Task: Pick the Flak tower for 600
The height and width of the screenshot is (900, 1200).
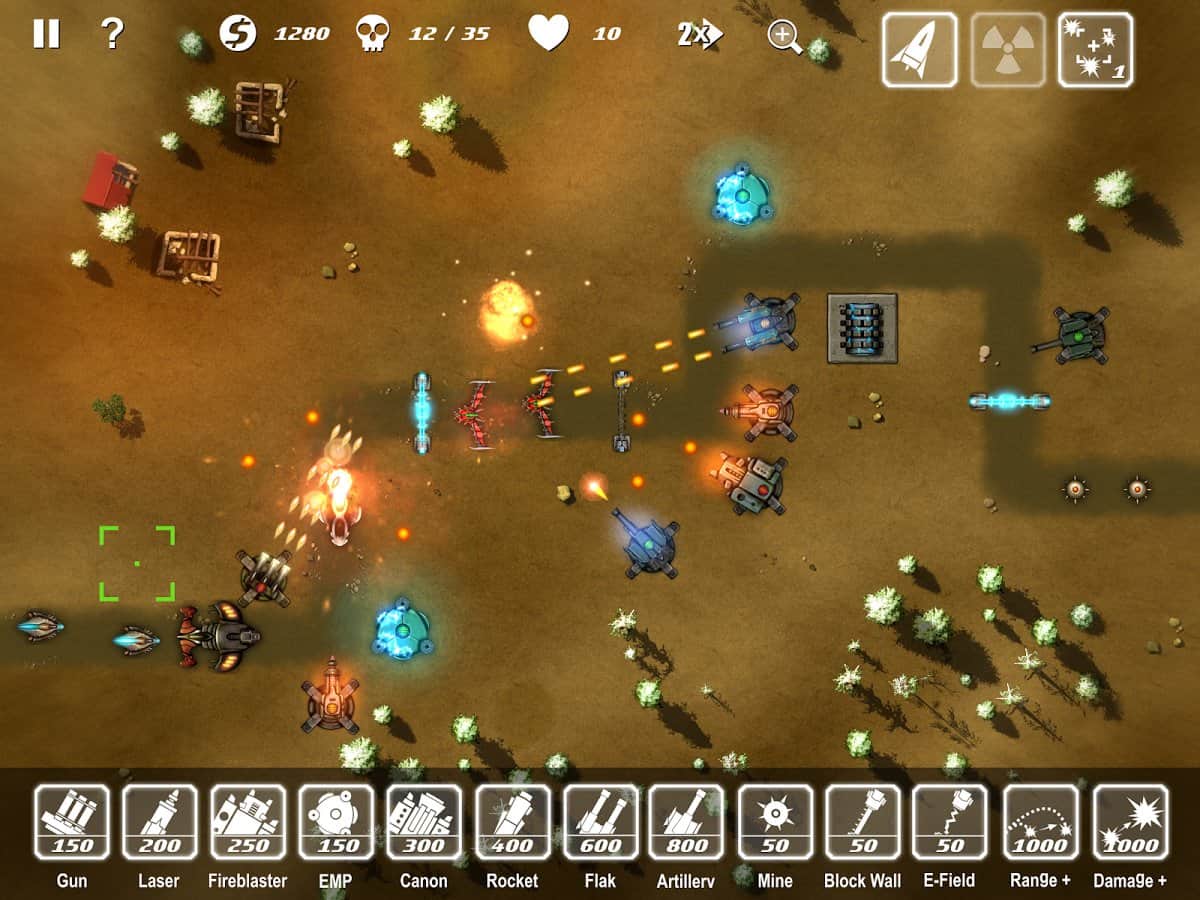Action: [600, 822]
